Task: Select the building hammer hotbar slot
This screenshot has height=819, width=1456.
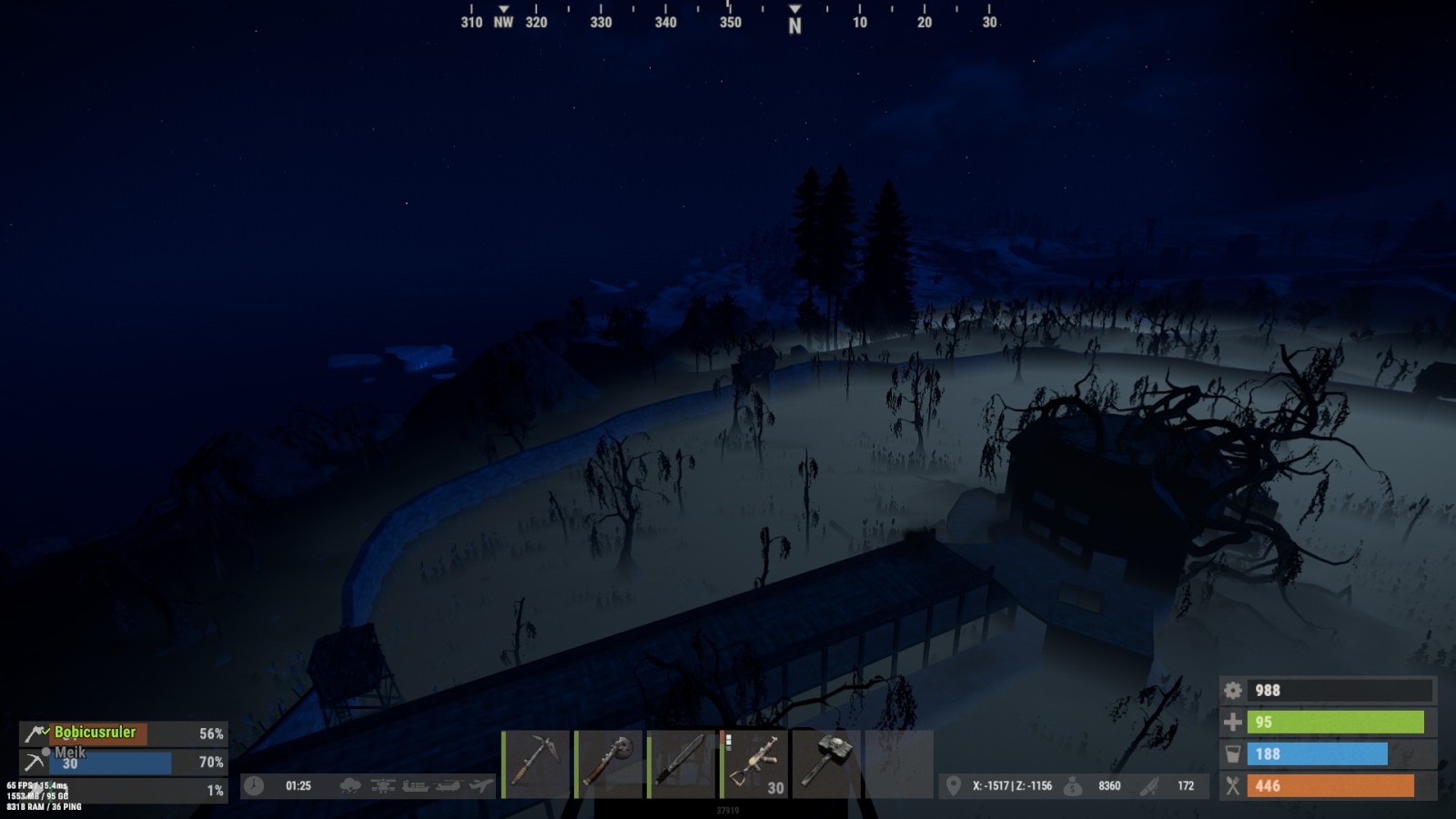Action: (826, 763)
